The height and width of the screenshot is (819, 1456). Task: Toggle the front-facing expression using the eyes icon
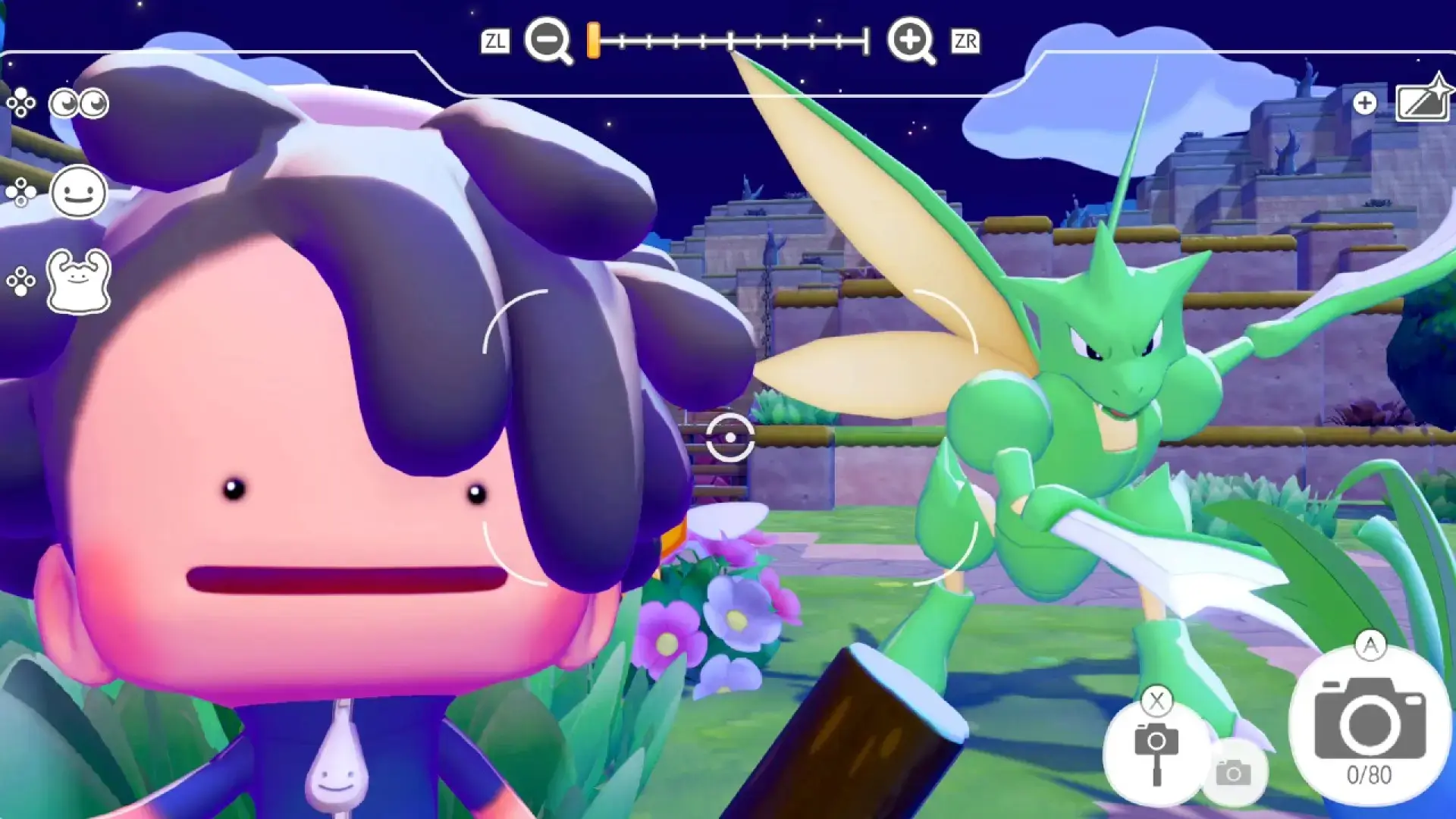[78, 104]
